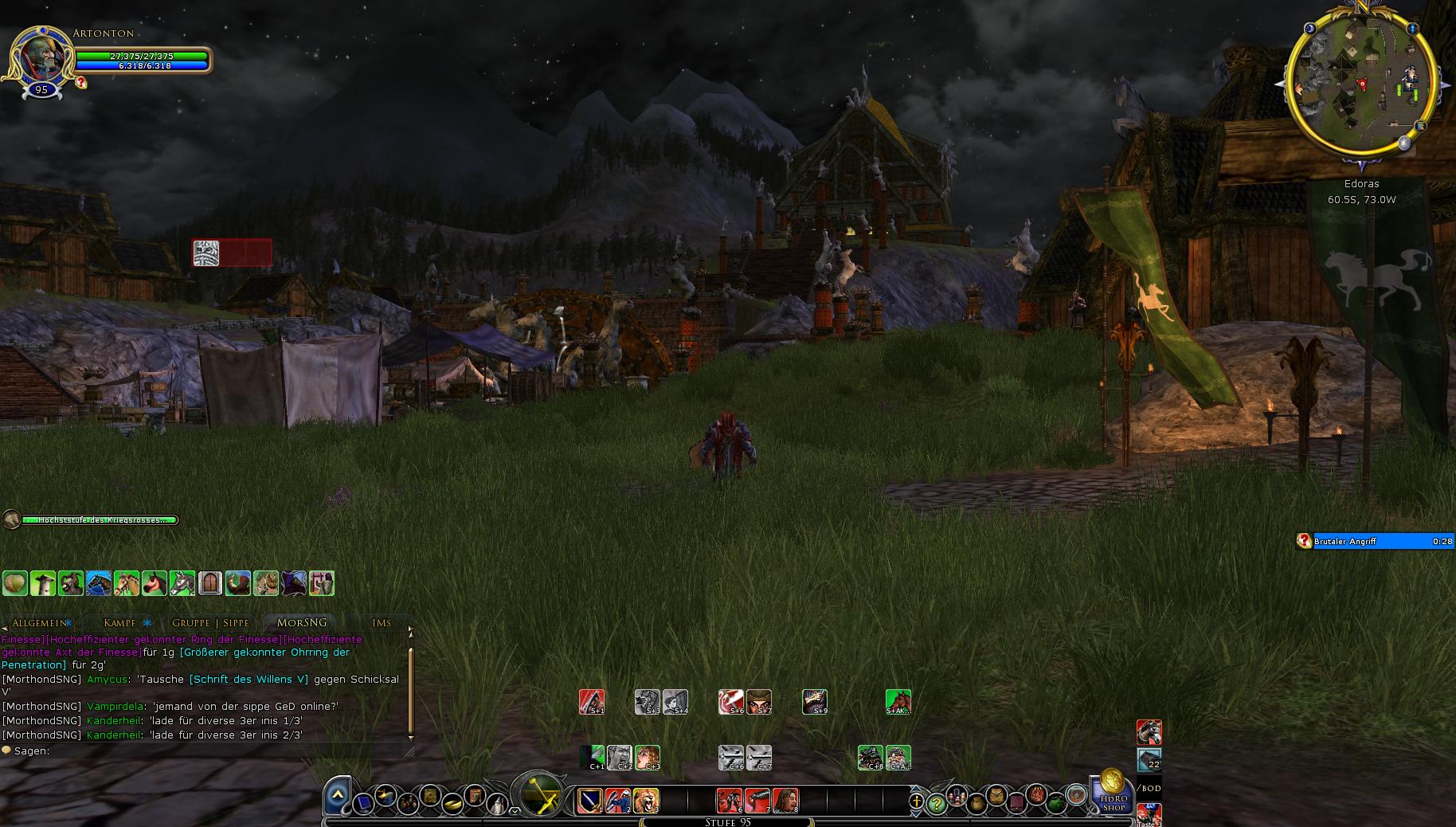Use the shield and sword skill in slot 1
This screenshot has height=827, width=1456.
590,800
